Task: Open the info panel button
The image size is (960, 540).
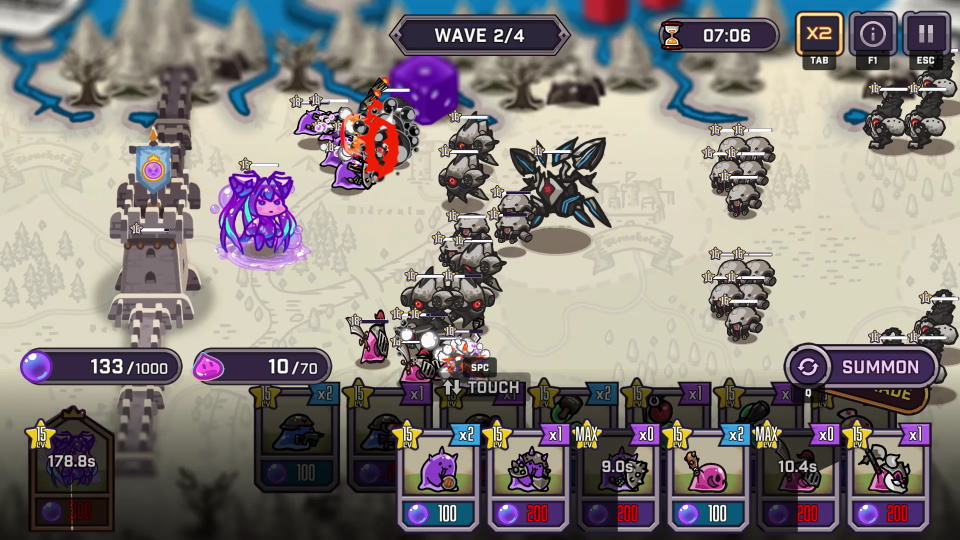Action: [873, 34]
